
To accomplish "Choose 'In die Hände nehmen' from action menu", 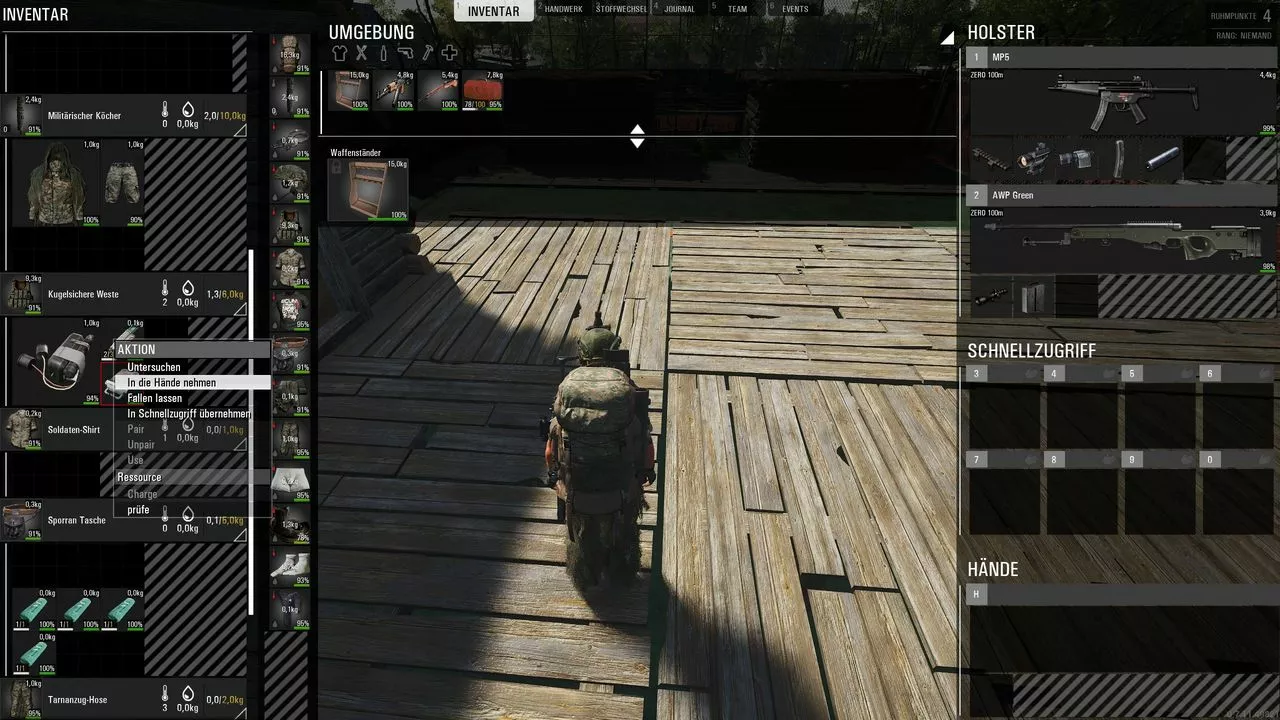I will point(171,383).
